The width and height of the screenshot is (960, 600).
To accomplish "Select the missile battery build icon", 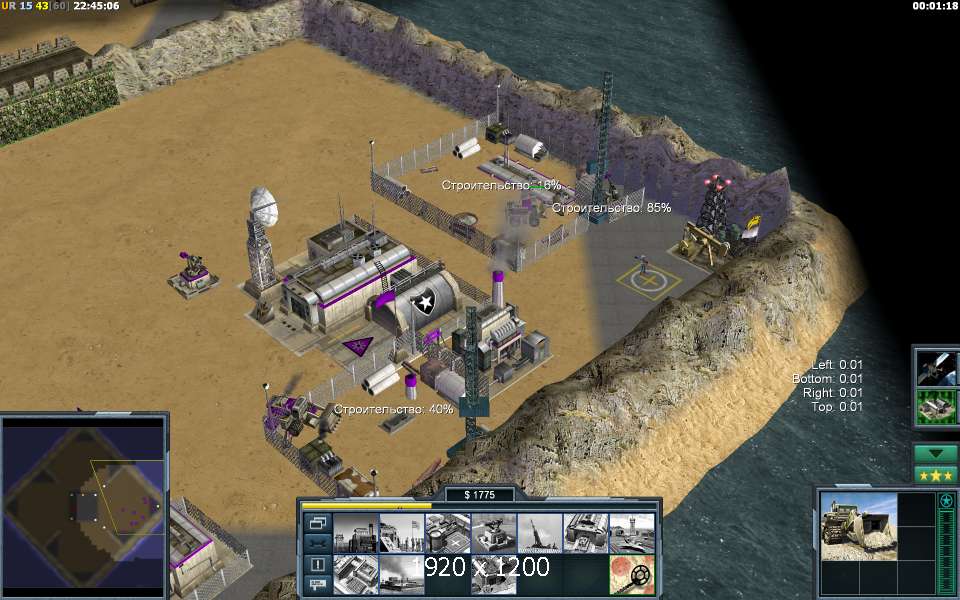I will pyautogui.click(x=540, y=532).
